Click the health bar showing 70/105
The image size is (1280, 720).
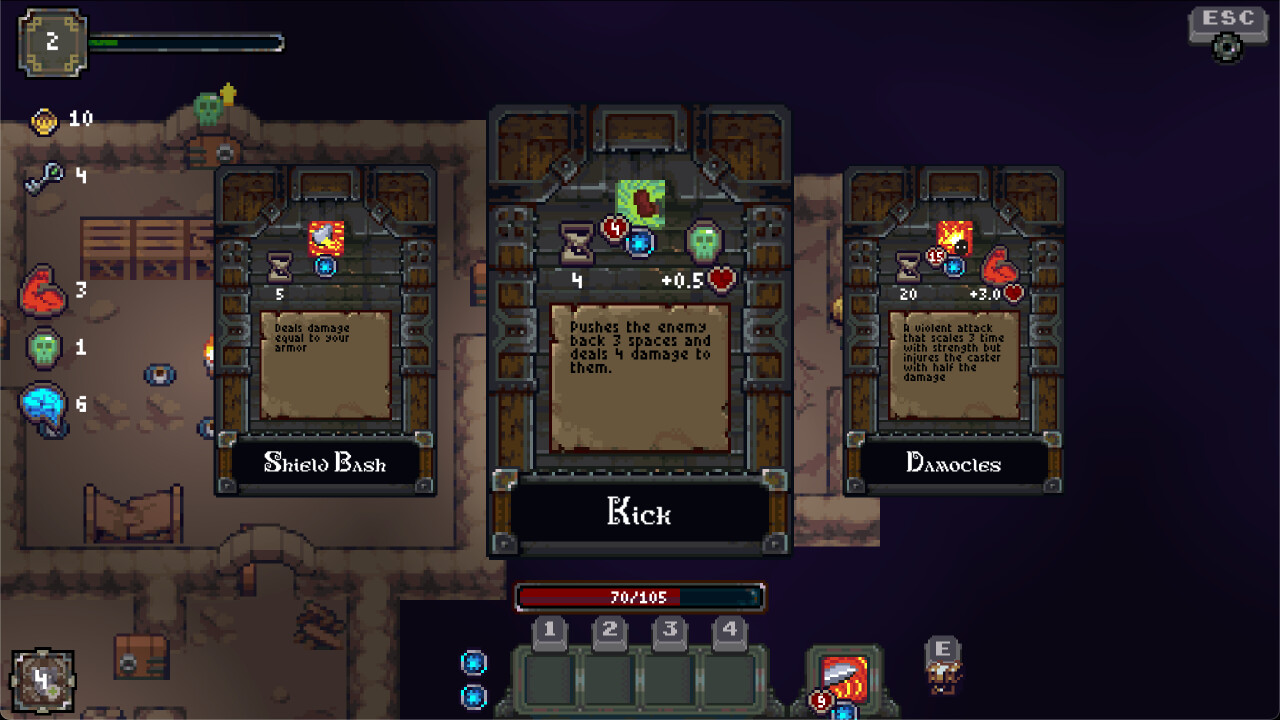639,593
